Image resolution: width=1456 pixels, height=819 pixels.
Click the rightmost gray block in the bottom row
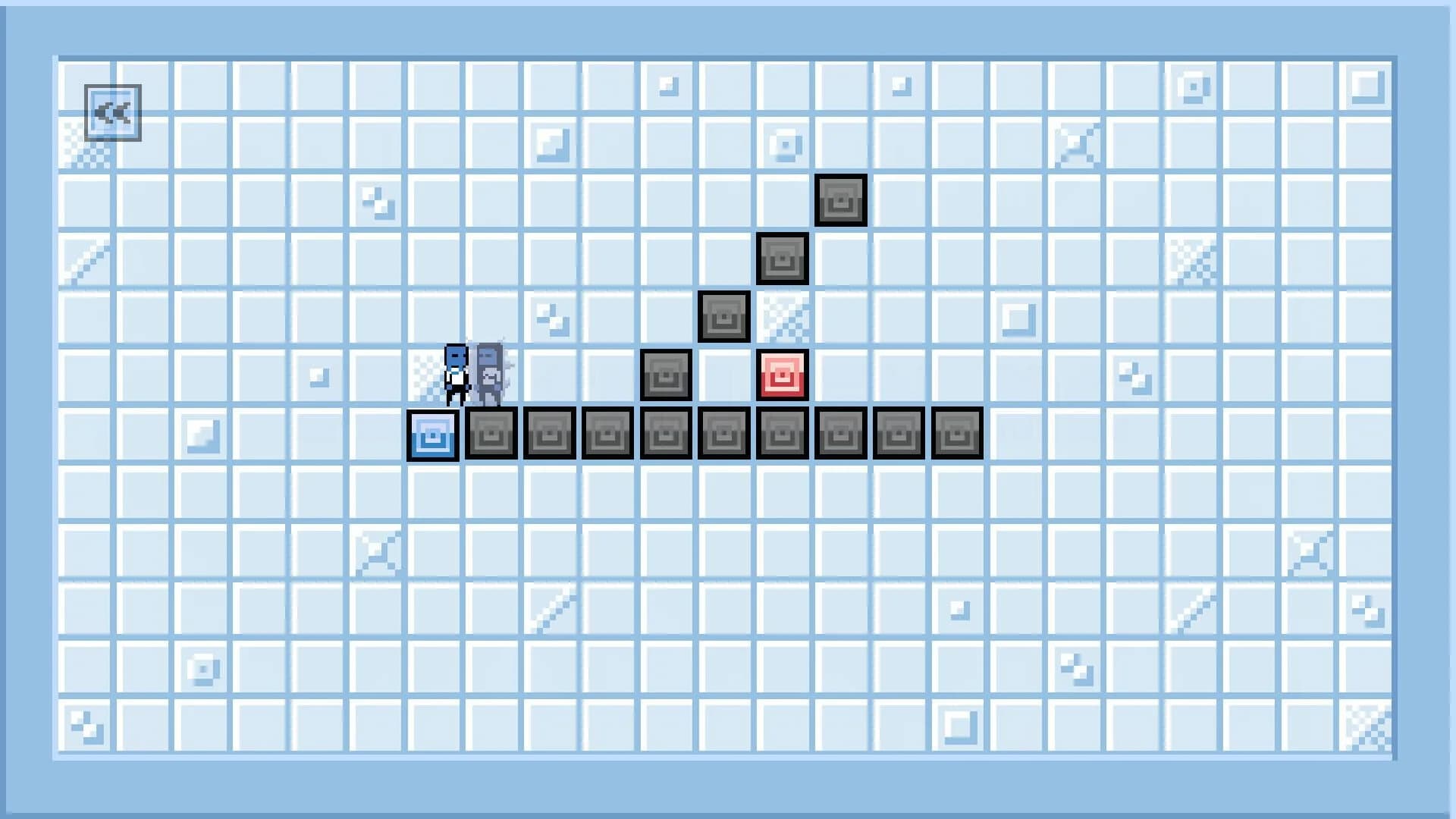(x=958, y=434)
